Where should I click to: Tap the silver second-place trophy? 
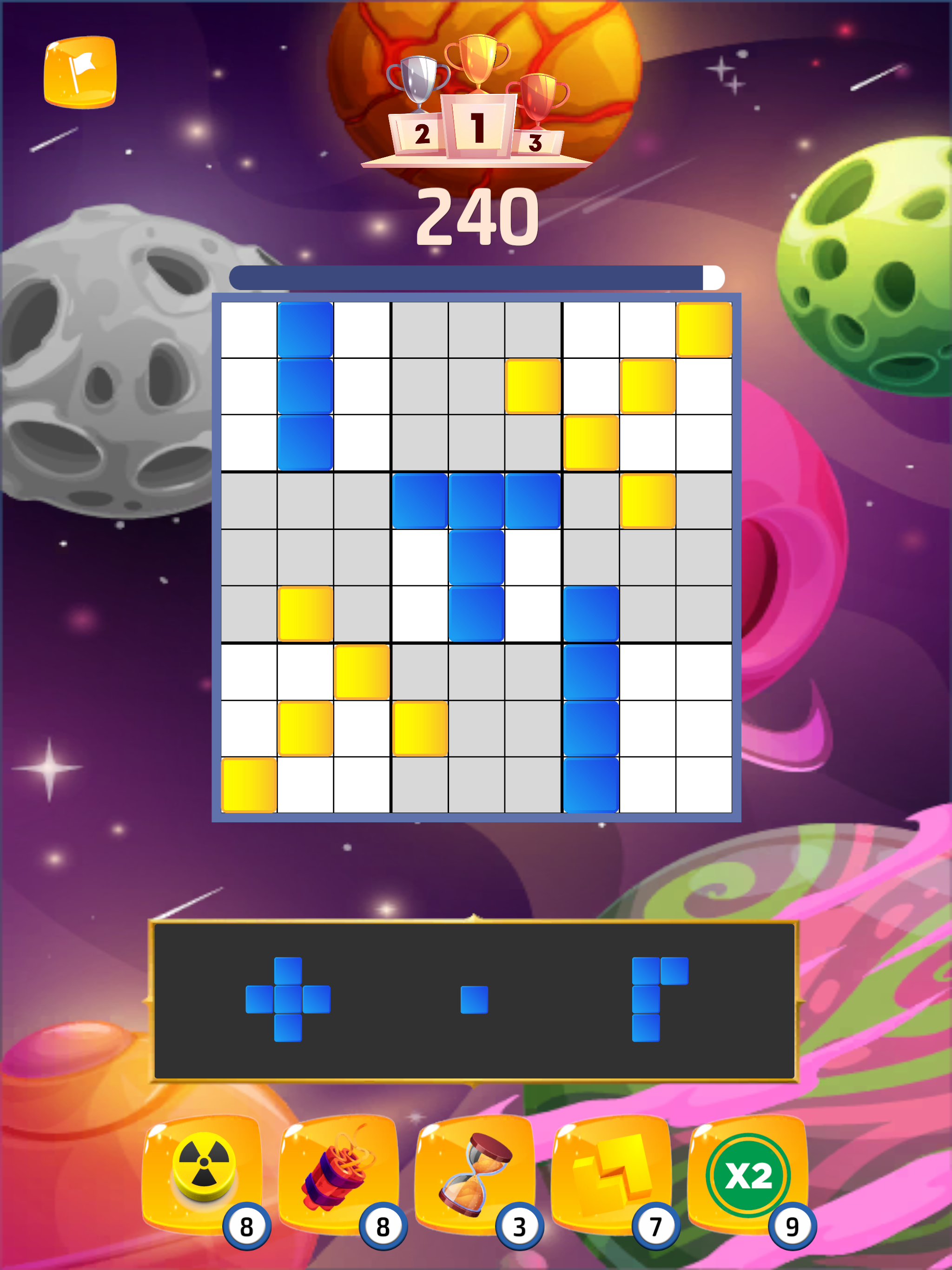(x=419, y=80)
